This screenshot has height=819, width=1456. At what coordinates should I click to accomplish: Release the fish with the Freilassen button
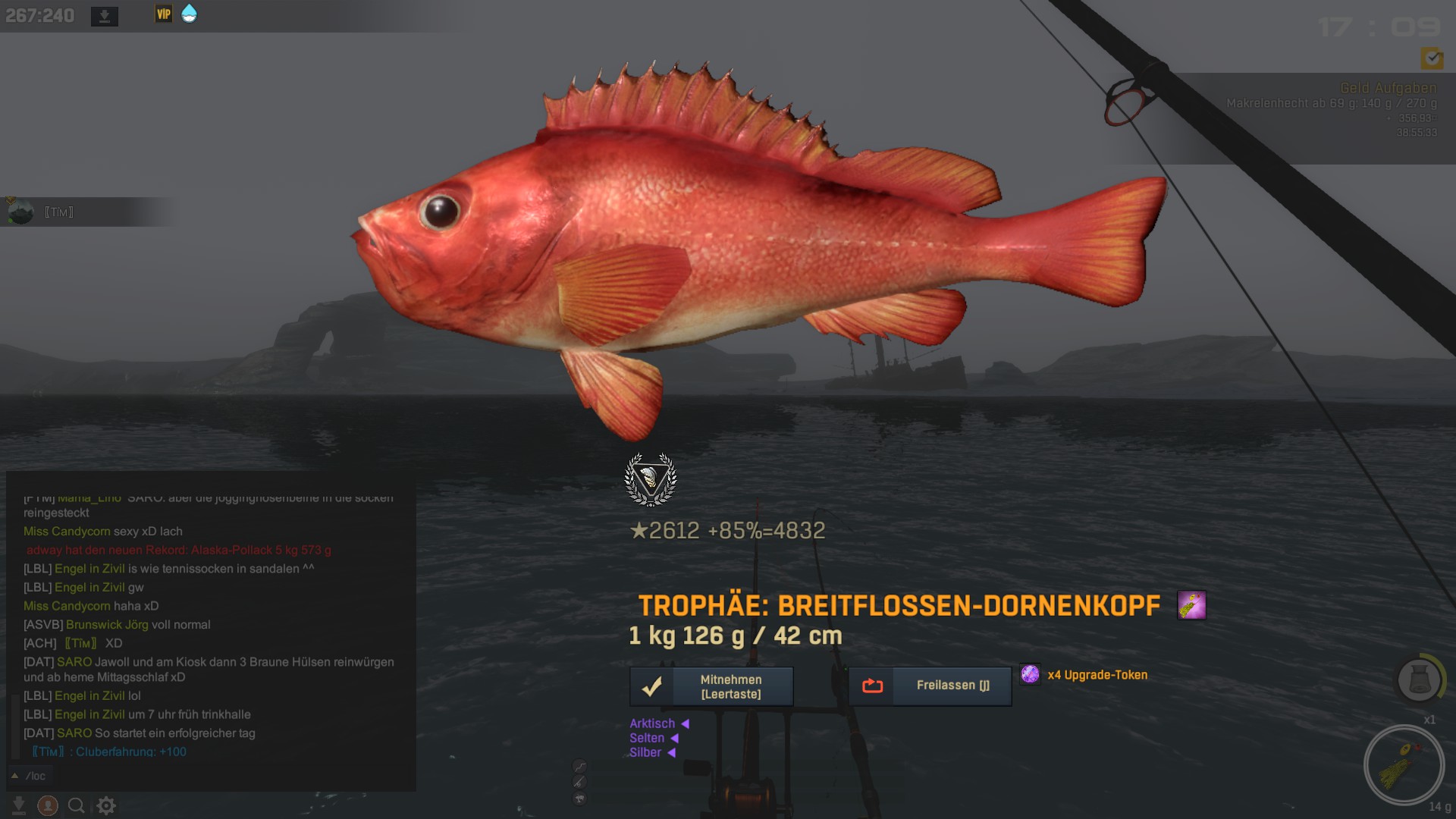[930, 686]
